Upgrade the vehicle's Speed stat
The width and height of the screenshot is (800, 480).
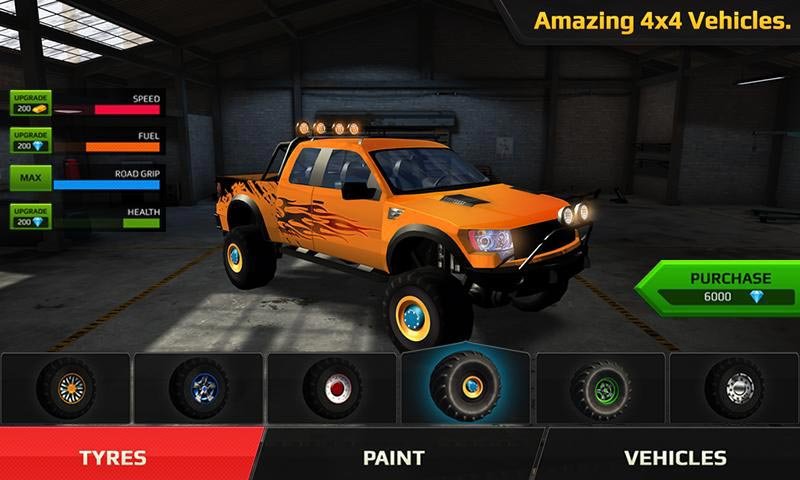pyautogui.click(x=29, y=104)
